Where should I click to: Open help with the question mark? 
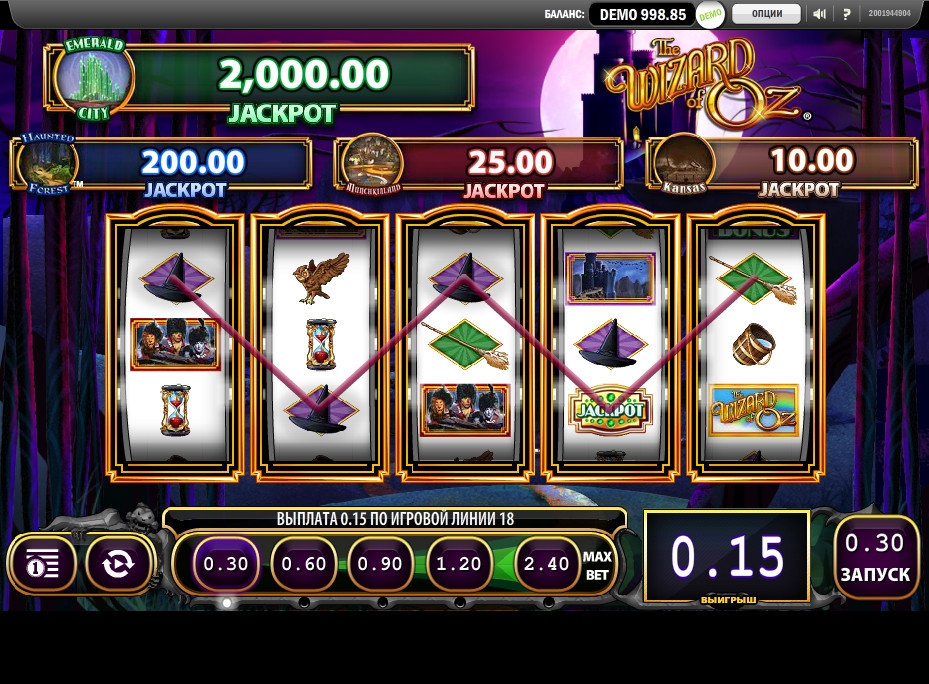(847, 14)
